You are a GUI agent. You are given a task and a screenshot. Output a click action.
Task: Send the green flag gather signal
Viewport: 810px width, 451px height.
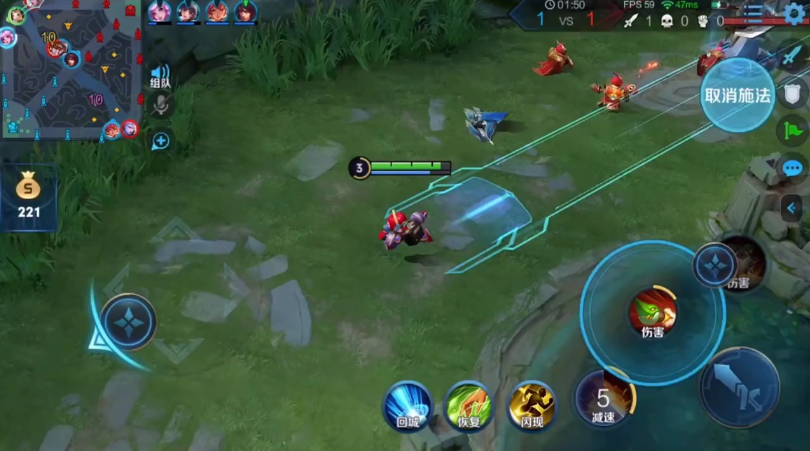793,130
